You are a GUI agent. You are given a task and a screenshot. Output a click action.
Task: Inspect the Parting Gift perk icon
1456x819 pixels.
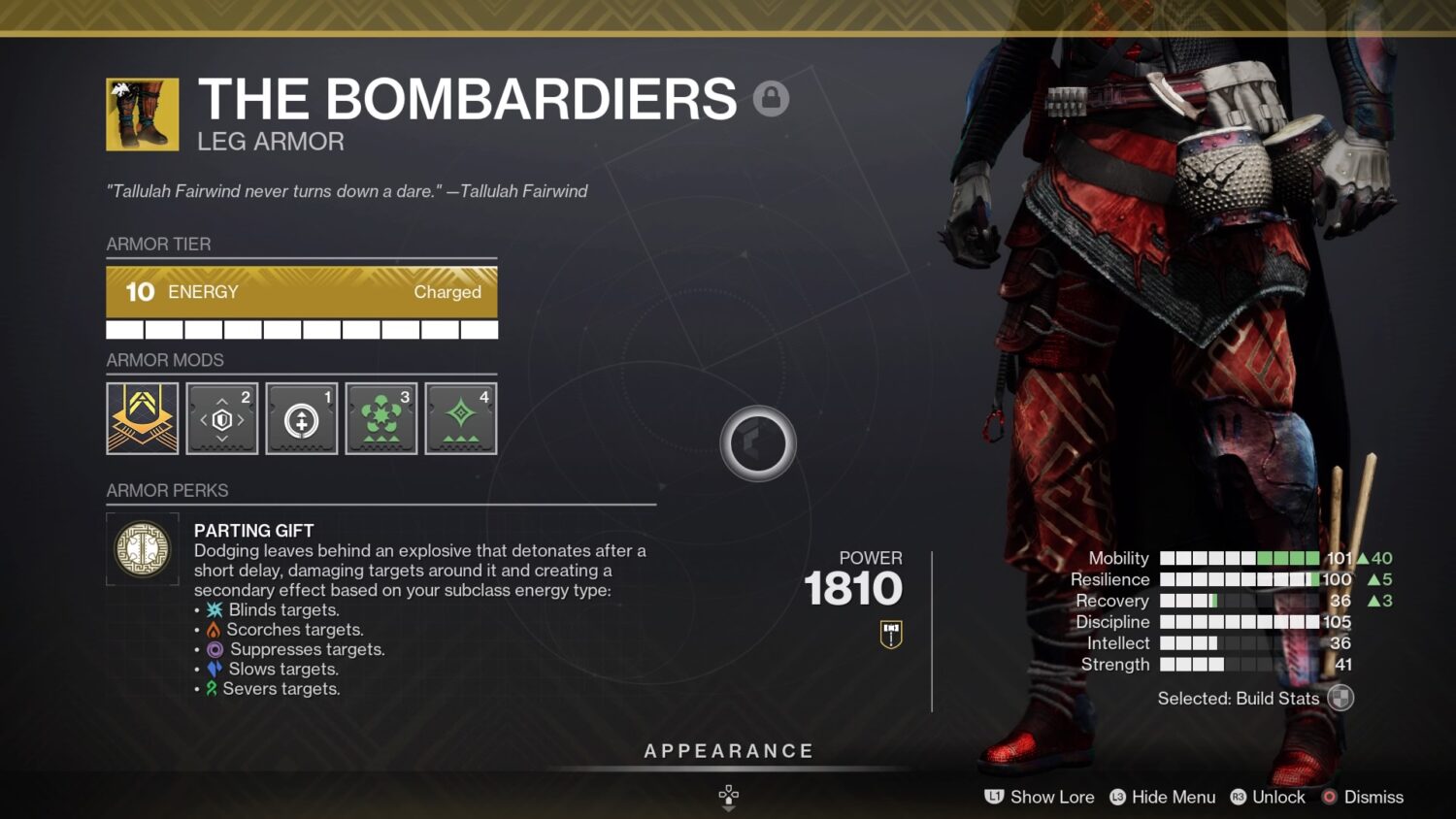(x=142, y=549)
